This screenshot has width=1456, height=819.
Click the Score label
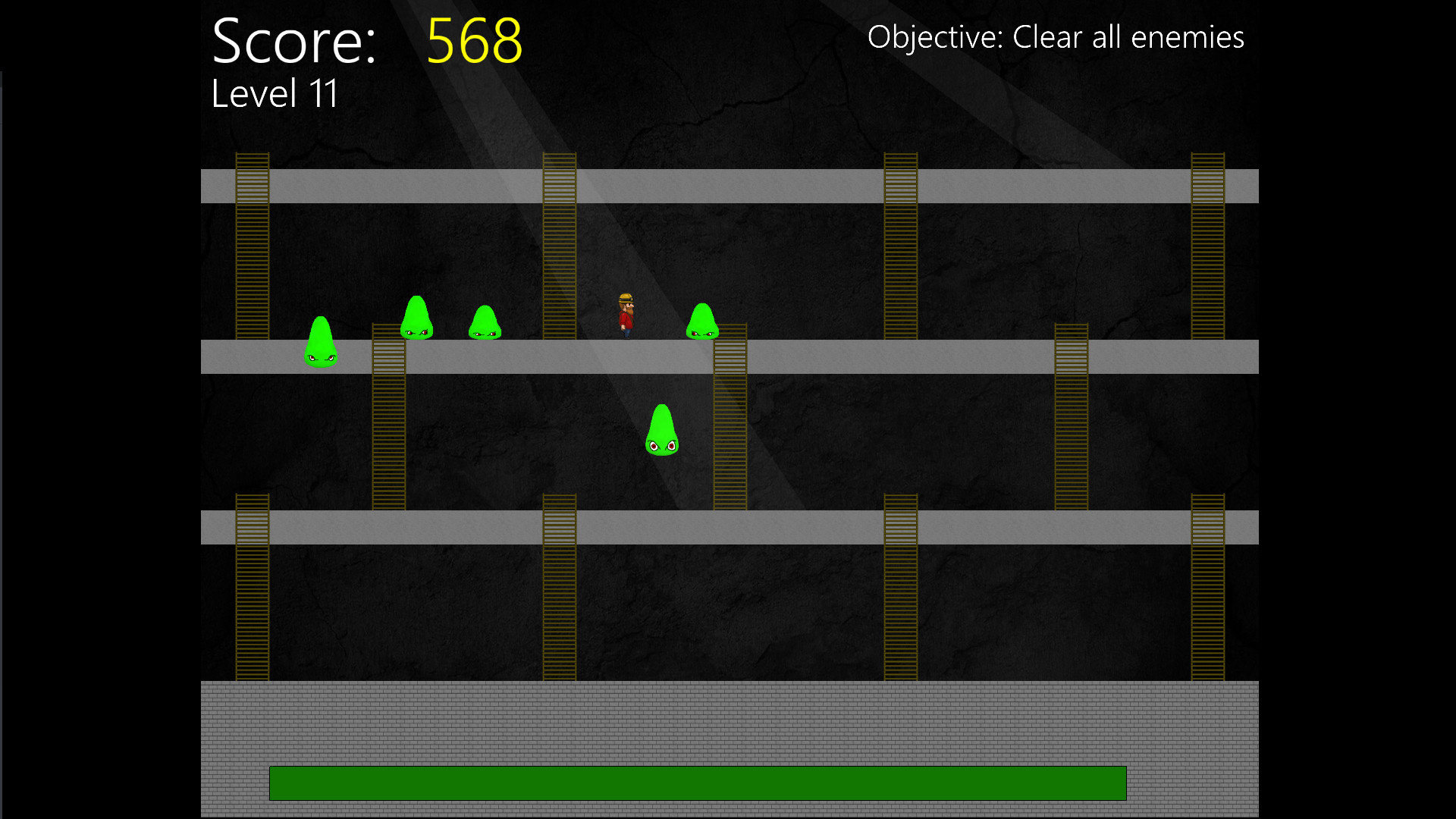point(293,42)
